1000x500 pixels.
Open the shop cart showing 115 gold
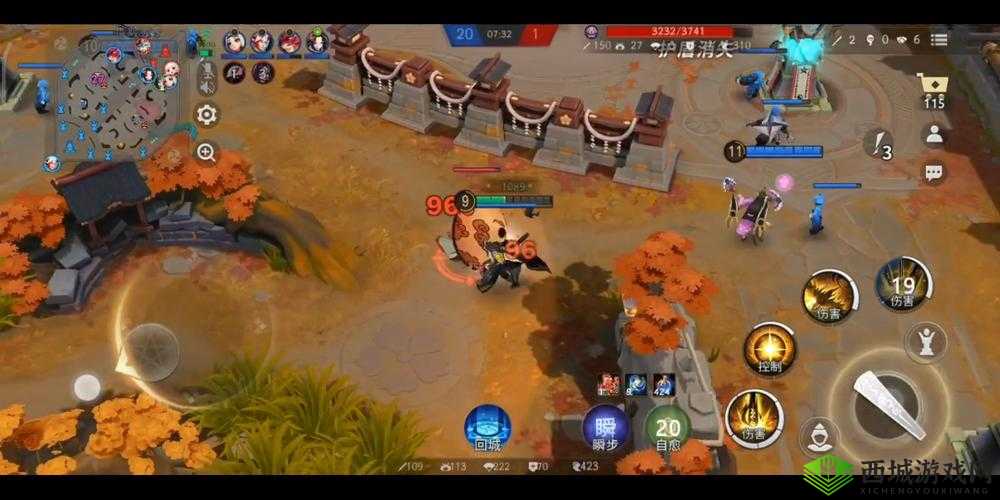click(933, 92)
